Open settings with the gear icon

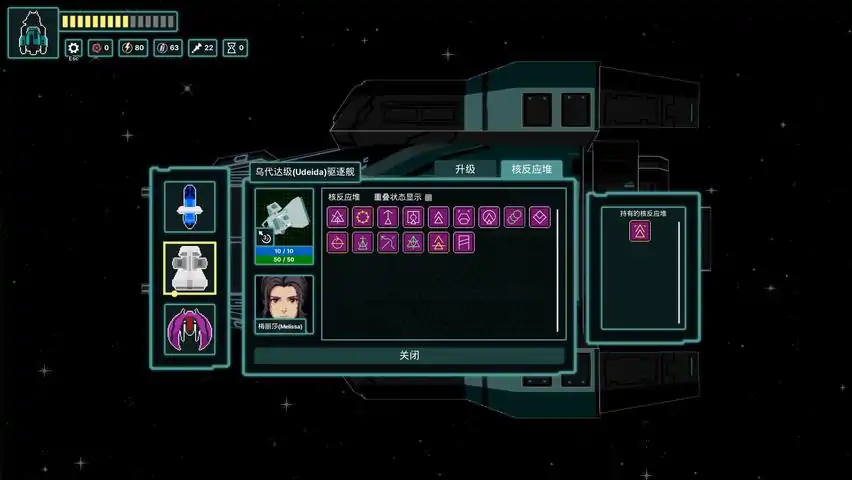click(73, 47)
